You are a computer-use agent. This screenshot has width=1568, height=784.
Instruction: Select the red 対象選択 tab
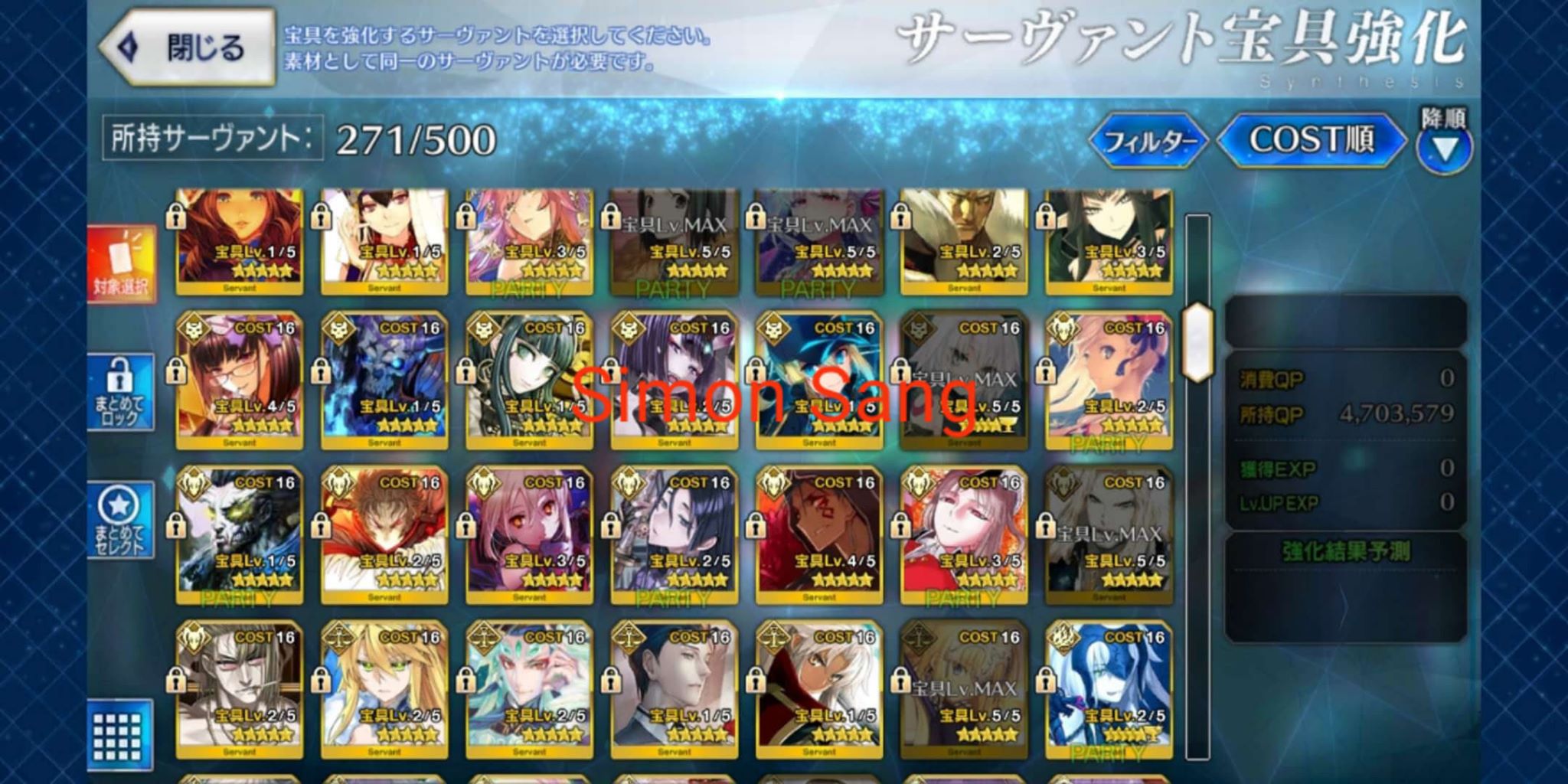(122, 264)
